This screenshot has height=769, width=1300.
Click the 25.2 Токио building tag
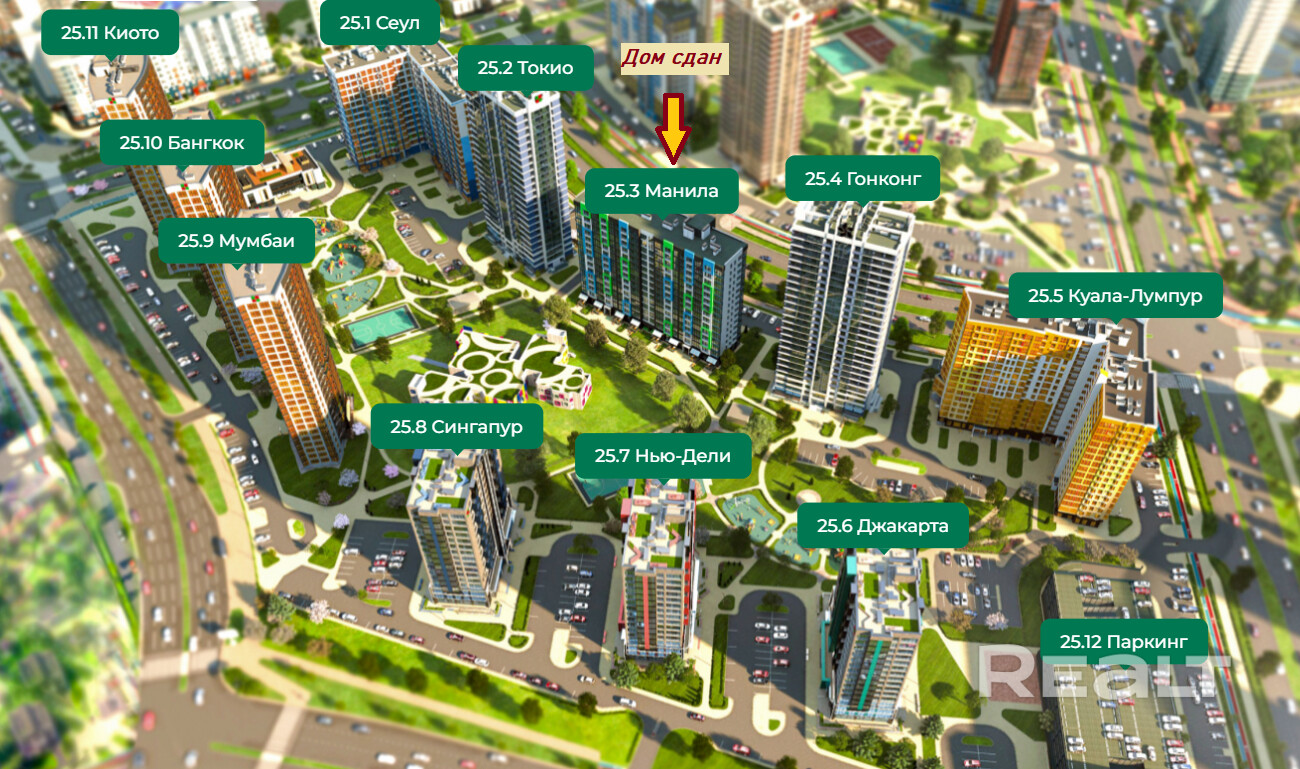(525, 68)
